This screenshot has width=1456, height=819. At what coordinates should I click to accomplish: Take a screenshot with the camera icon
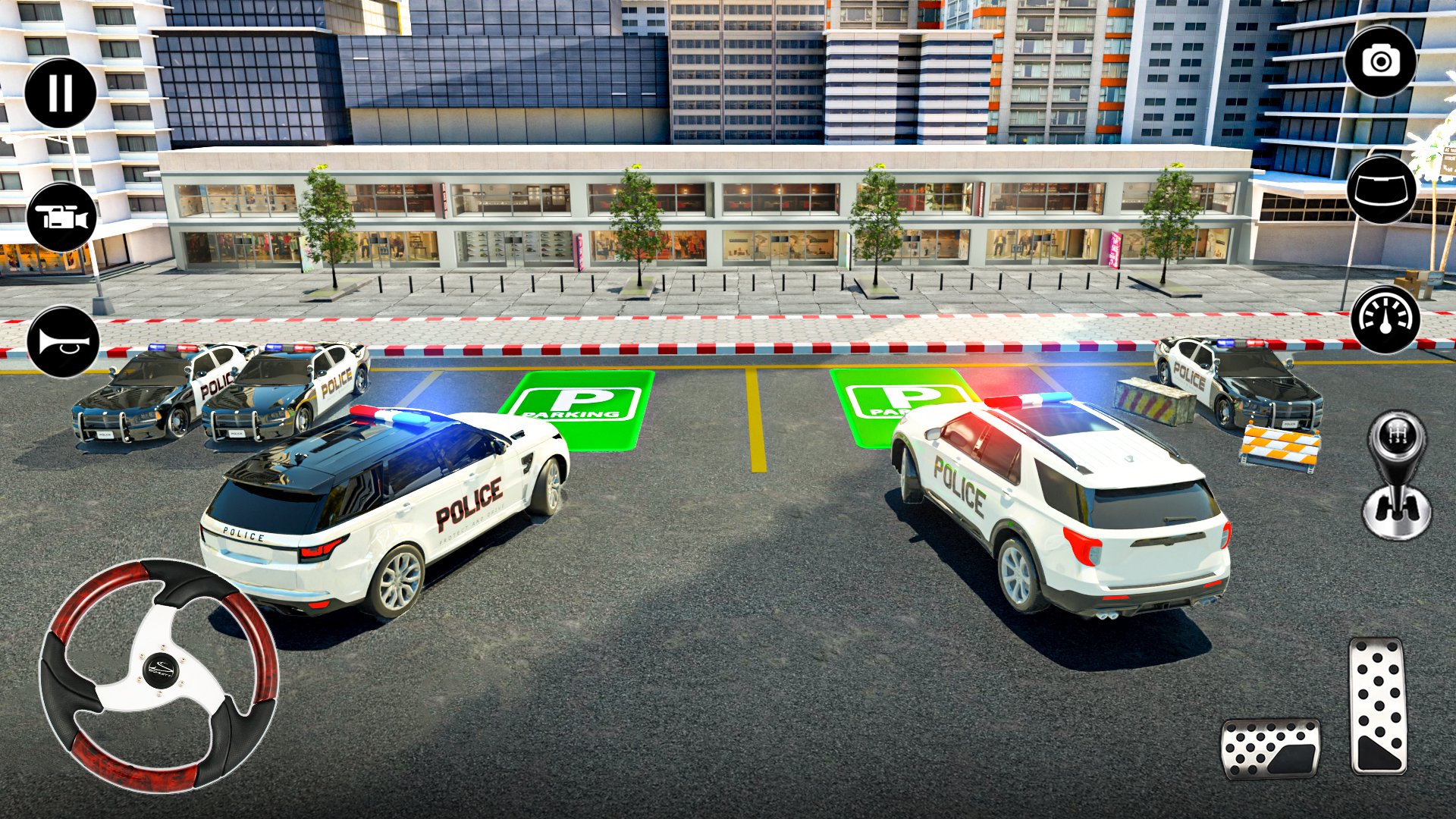(x=1382, y=61)
